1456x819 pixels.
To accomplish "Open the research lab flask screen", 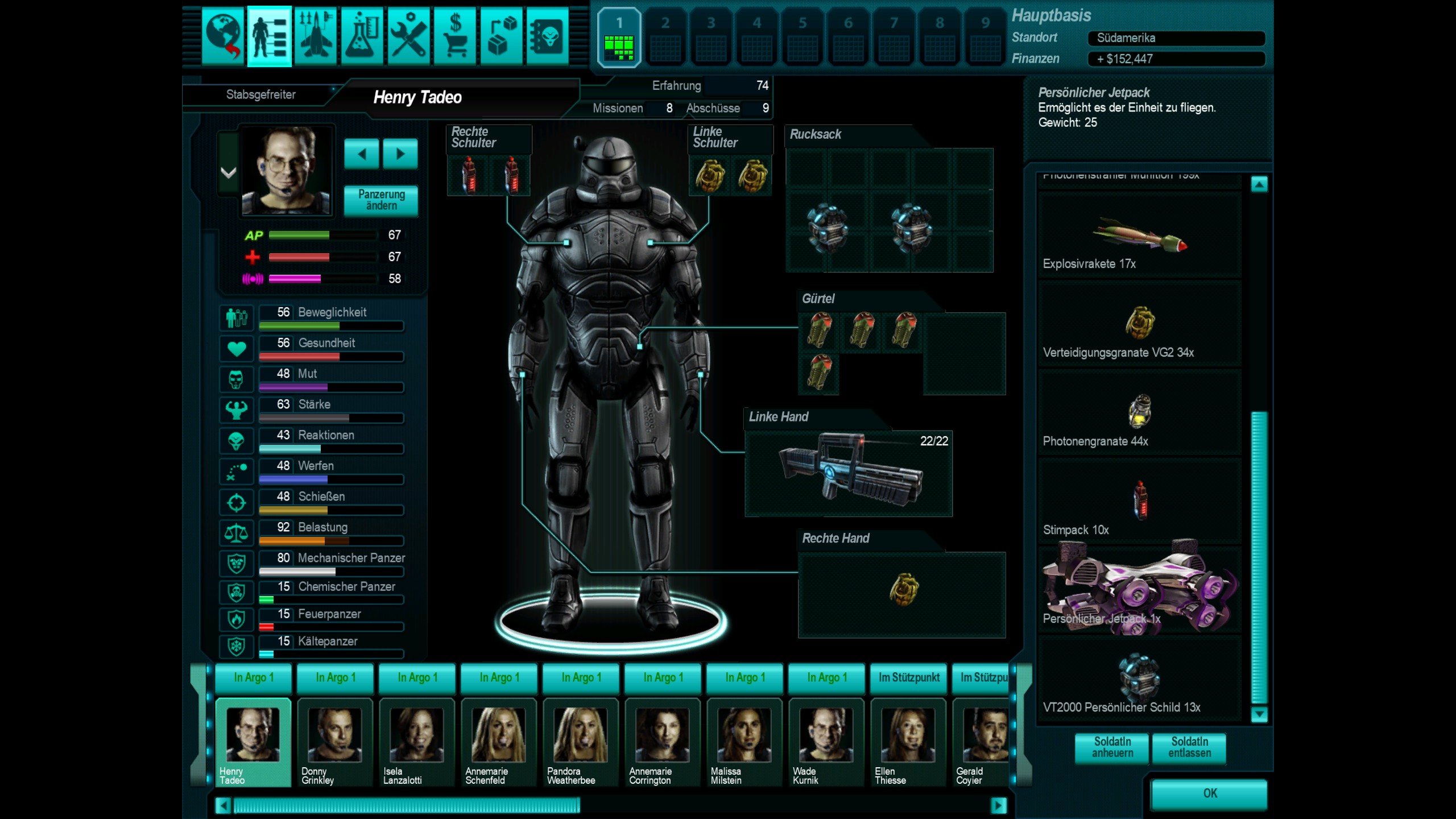I will [x=362, y=37].
